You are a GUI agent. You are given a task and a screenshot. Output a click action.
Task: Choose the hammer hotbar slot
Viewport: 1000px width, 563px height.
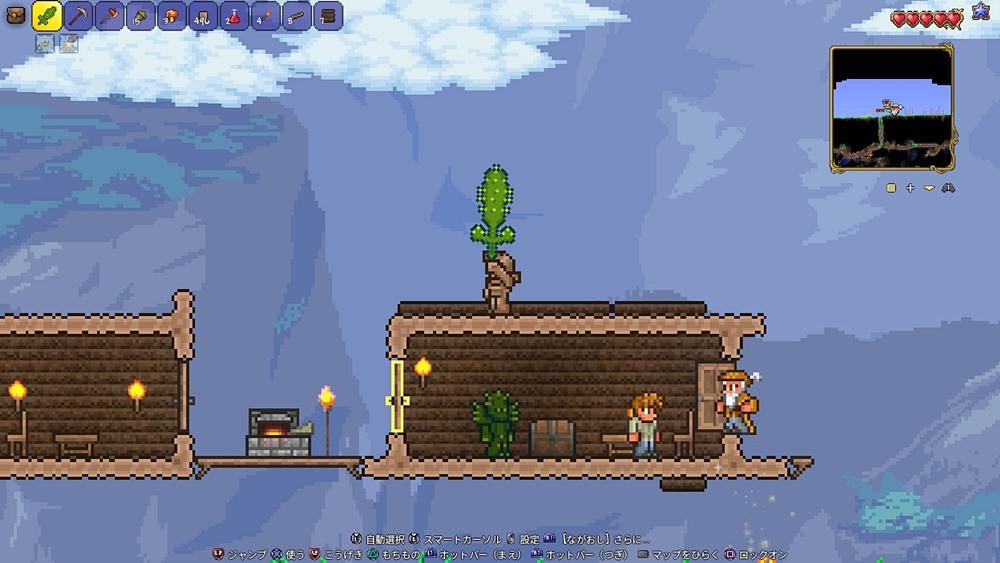coord(109,16)
